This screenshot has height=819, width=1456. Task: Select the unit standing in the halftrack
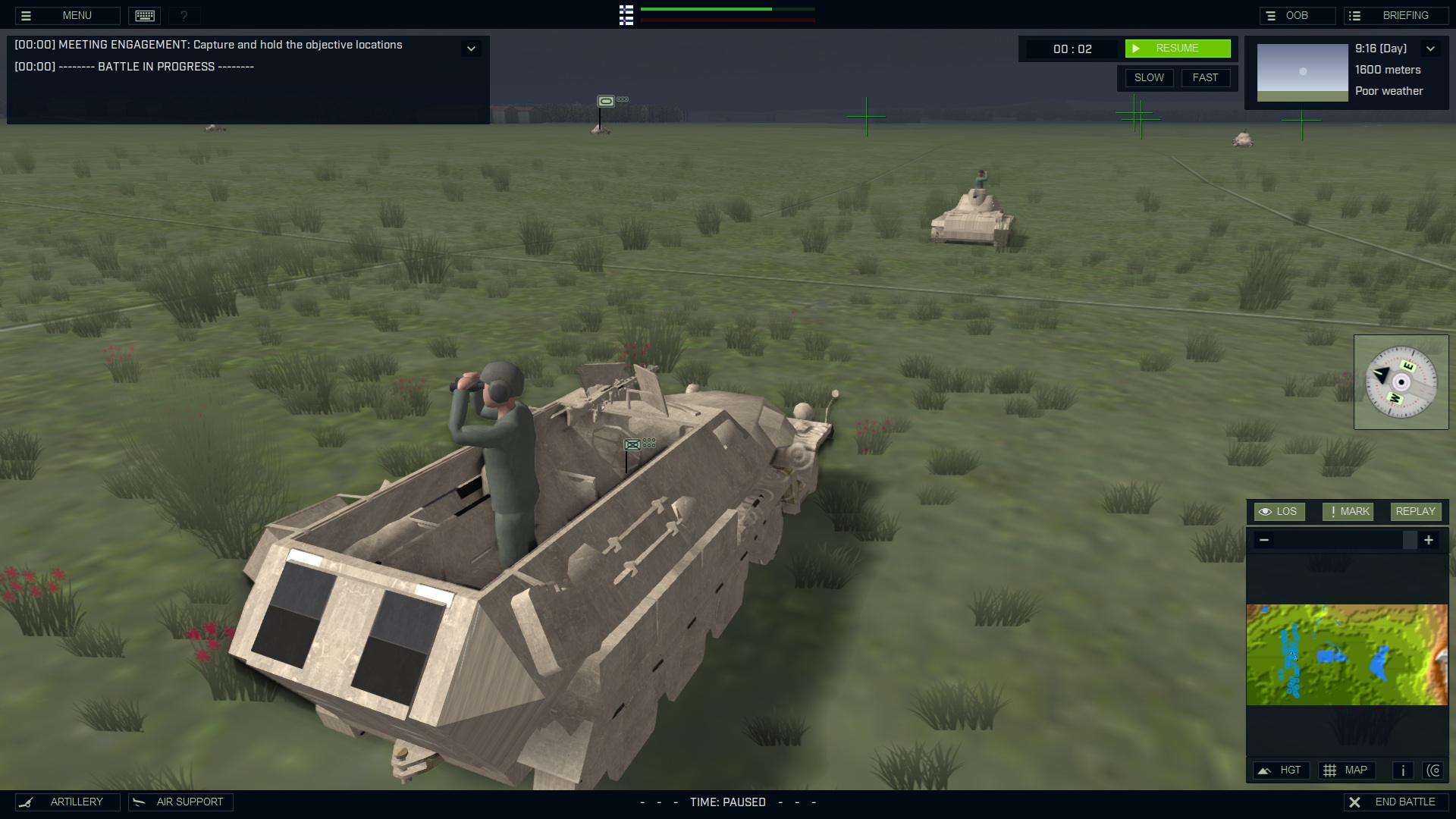[x=493, y=440]
